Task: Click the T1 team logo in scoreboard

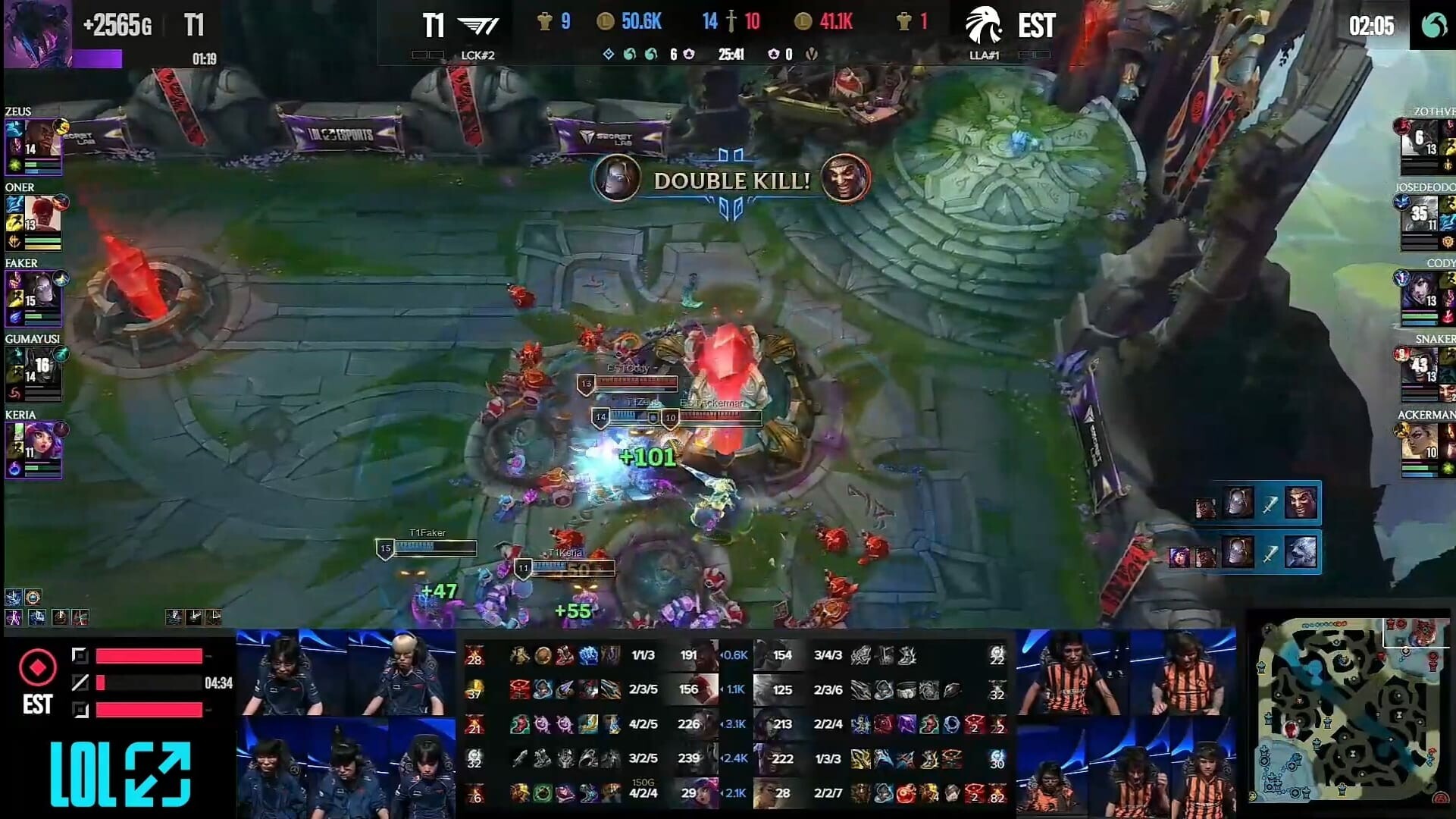Action: click(x=479, y=26)
